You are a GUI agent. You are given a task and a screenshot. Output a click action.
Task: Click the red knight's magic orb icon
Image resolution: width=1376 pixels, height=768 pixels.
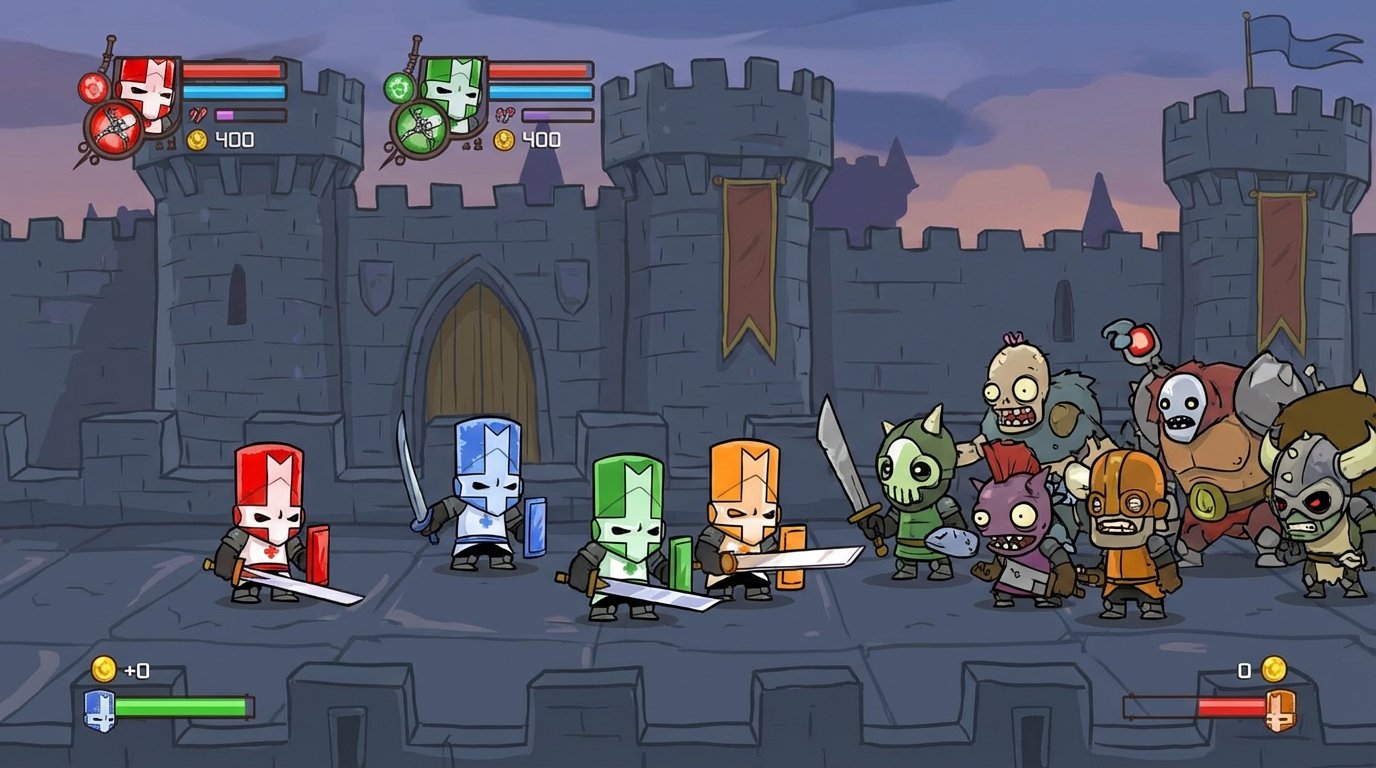click(x=93, y=88)
